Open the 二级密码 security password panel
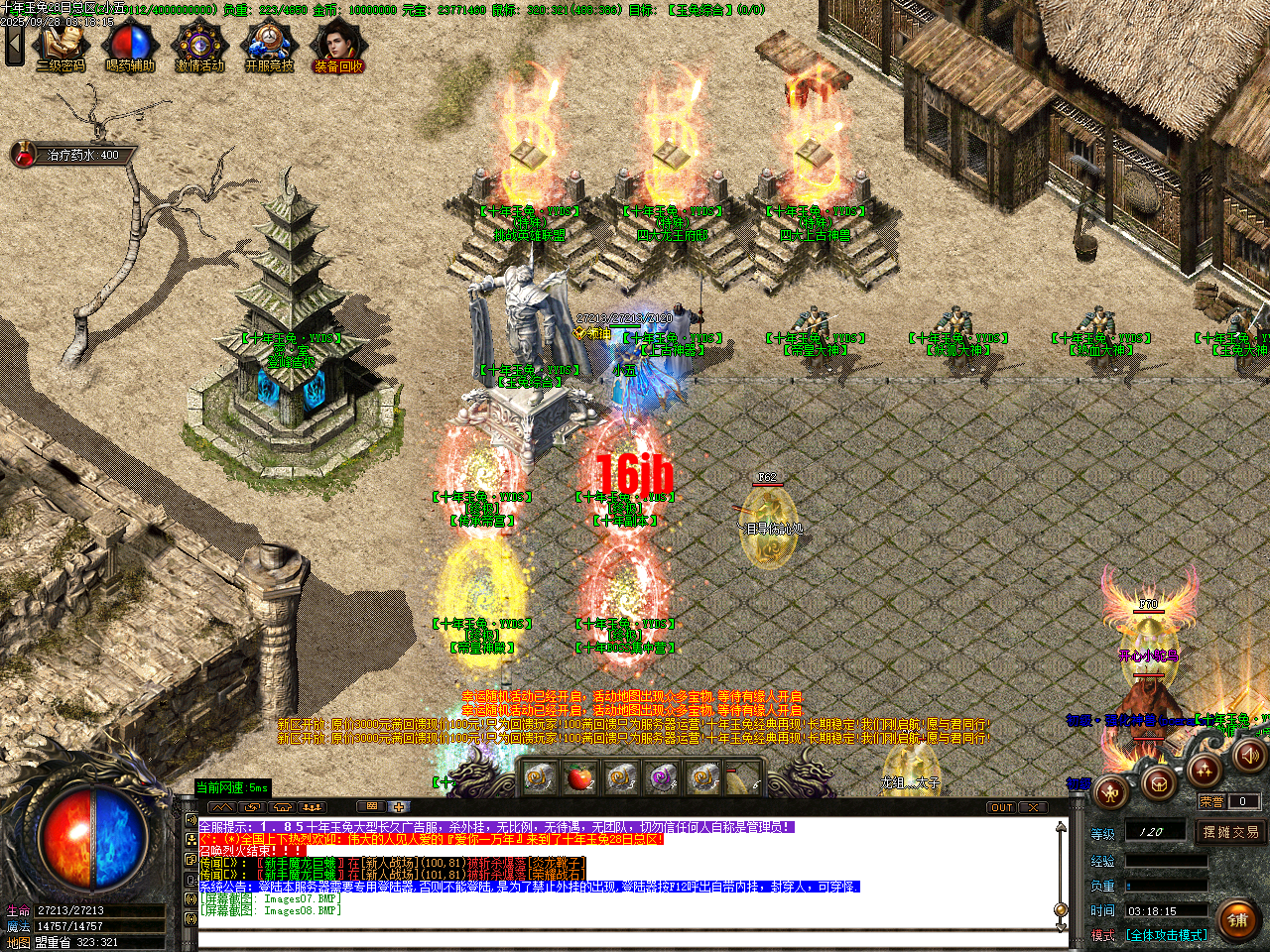1270x952 pixels. click(x=62, y=45)
